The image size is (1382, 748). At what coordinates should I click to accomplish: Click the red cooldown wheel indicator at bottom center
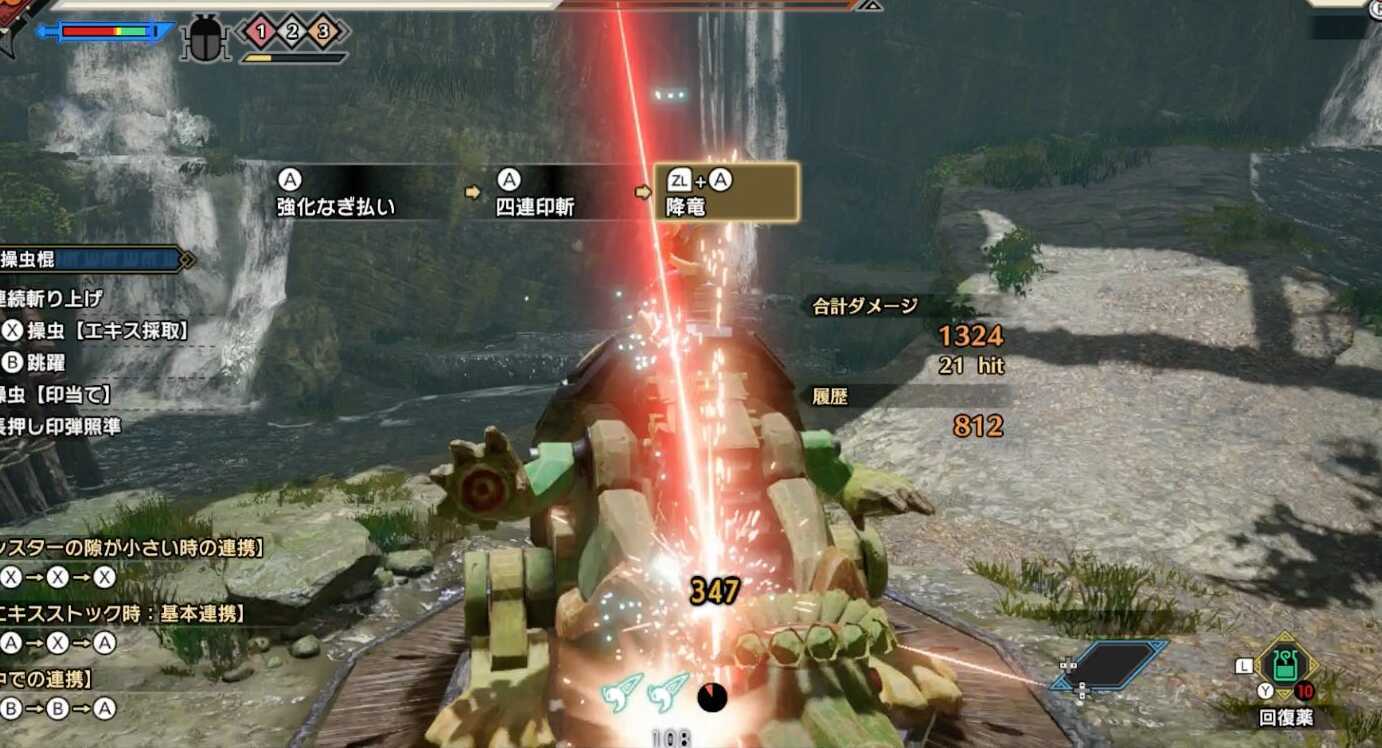pos(712,699)
